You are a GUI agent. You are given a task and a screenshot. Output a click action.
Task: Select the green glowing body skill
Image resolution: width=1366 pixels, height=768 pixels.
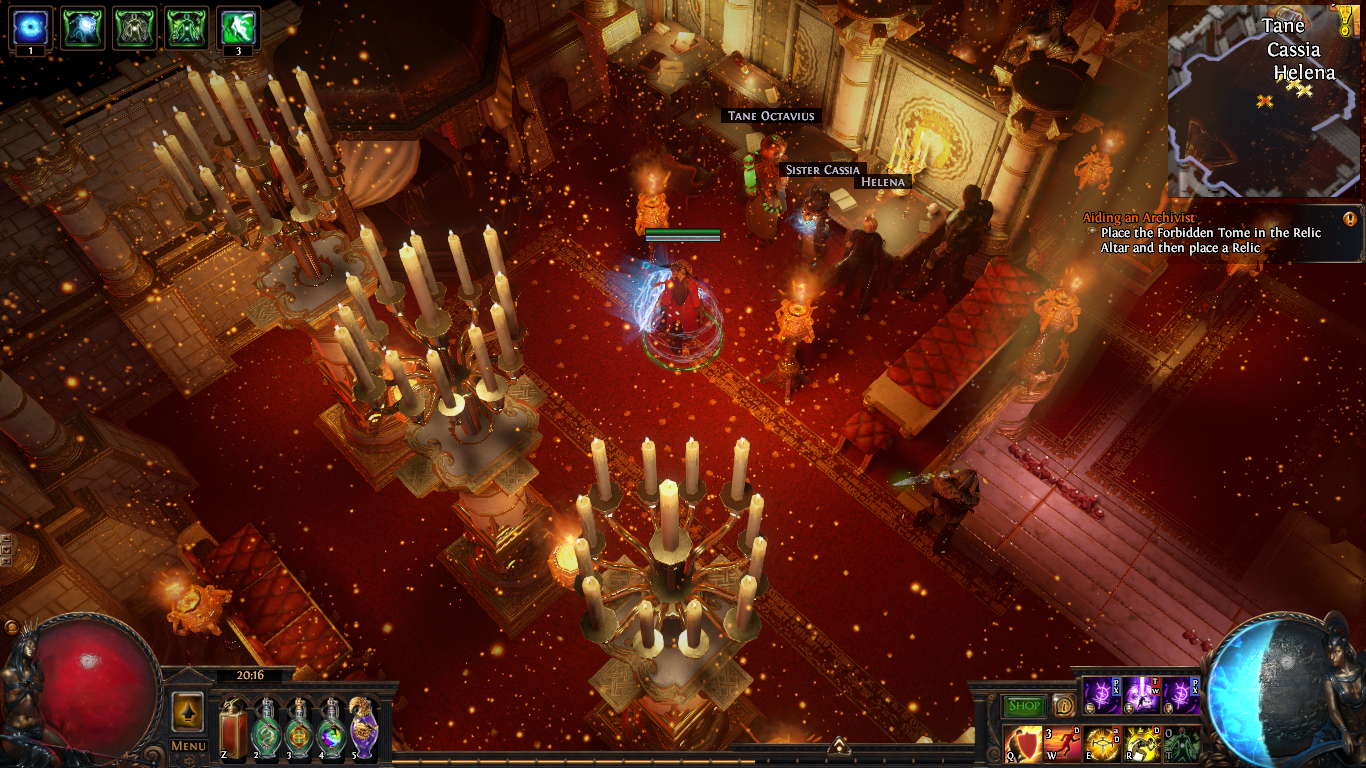click(1181, 744)
